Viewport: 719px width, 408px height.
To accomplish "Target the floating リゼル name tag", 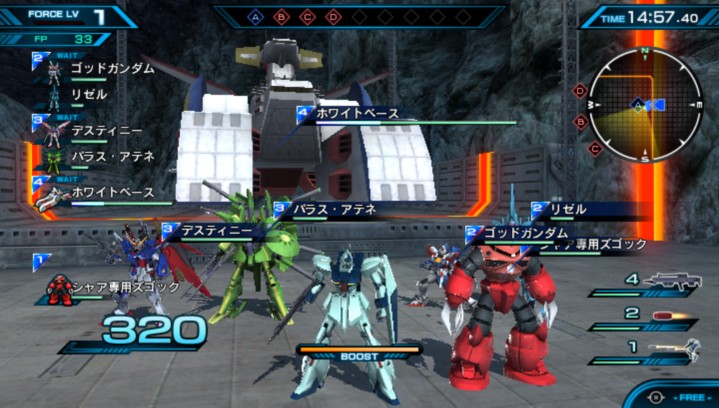I will (568, 210).
